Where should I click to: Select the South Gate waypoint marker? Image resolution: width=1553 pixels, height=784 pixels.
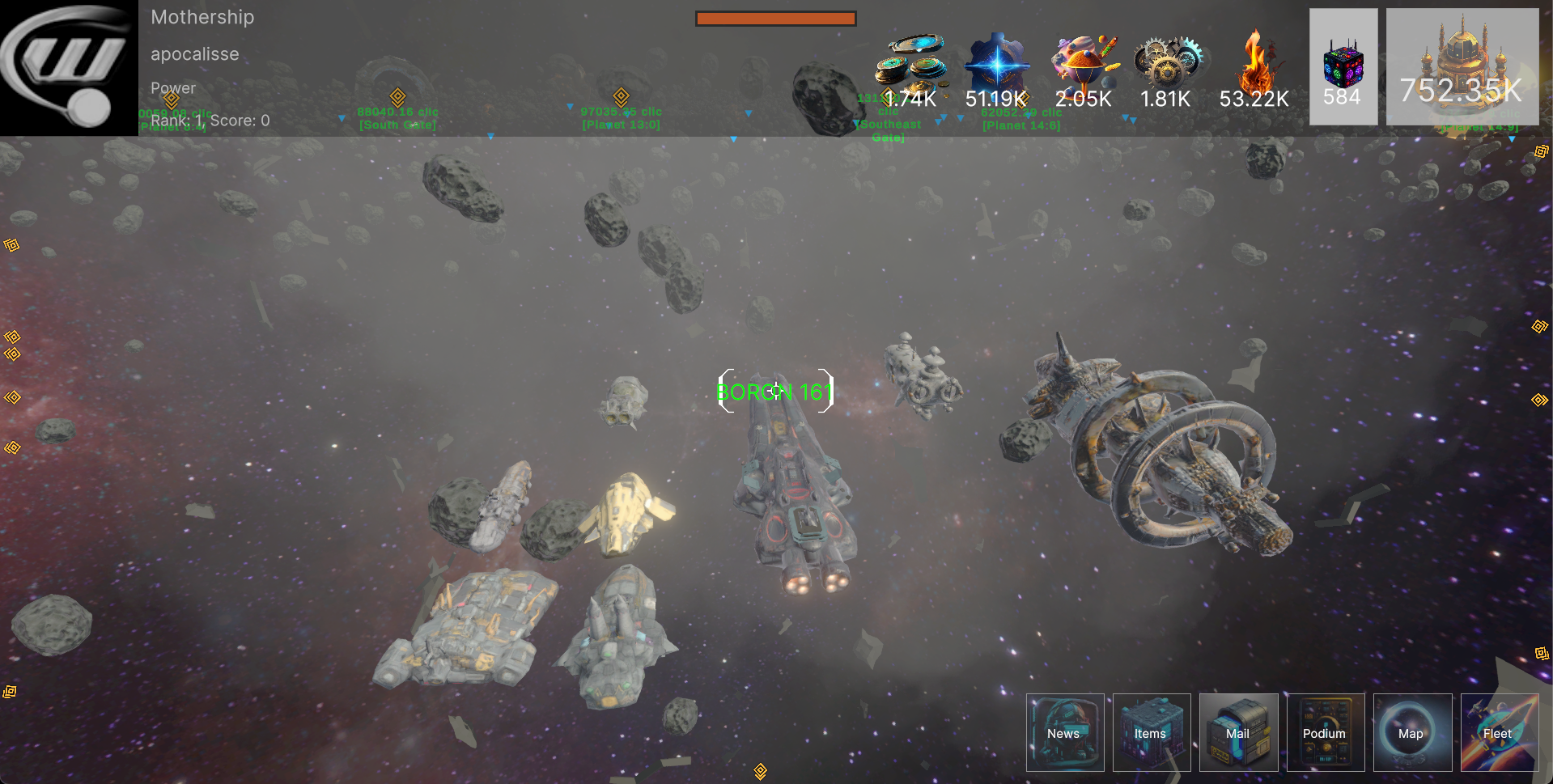coord(397,96)
